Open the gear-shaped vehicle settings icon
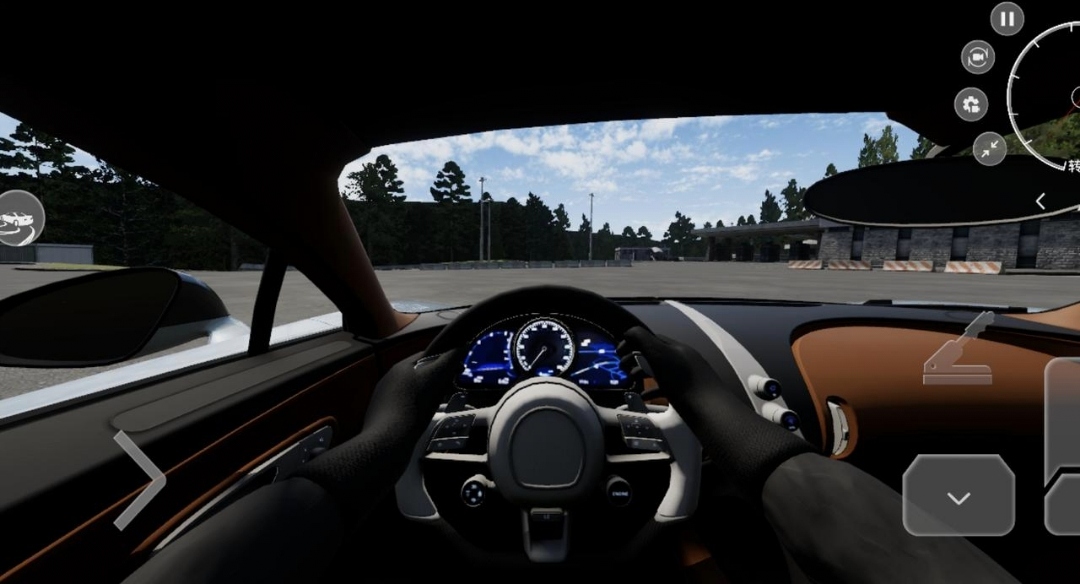The image size is (1080, 584). (x=970, y=104)
